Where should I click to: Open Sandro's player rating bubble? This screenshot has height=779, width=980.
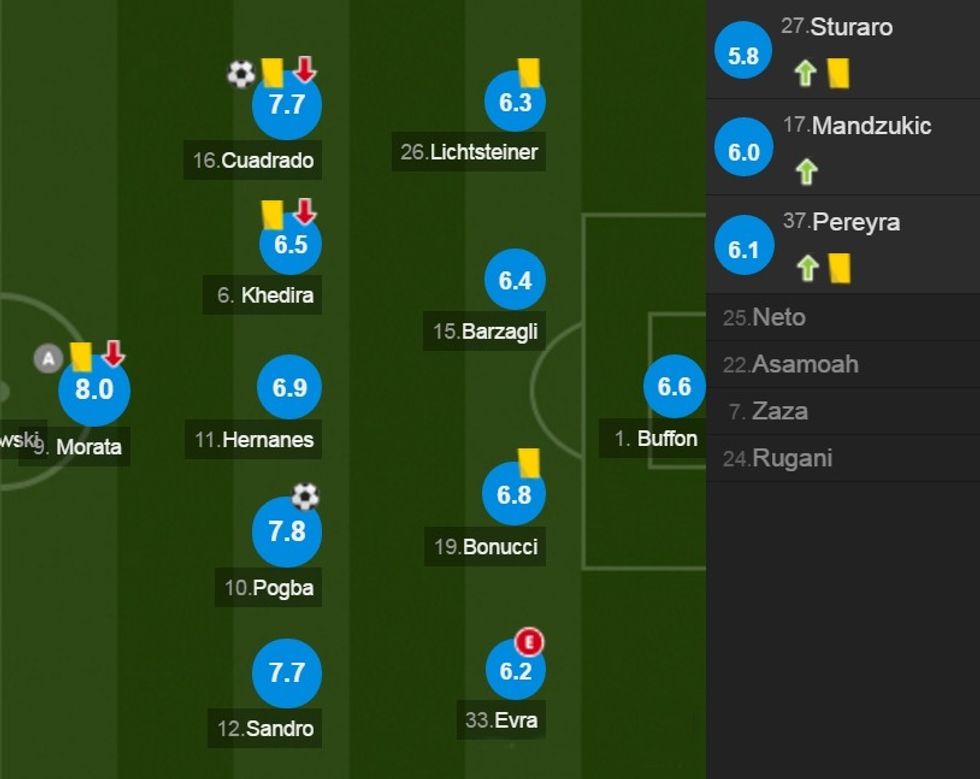tap(287, 672)
